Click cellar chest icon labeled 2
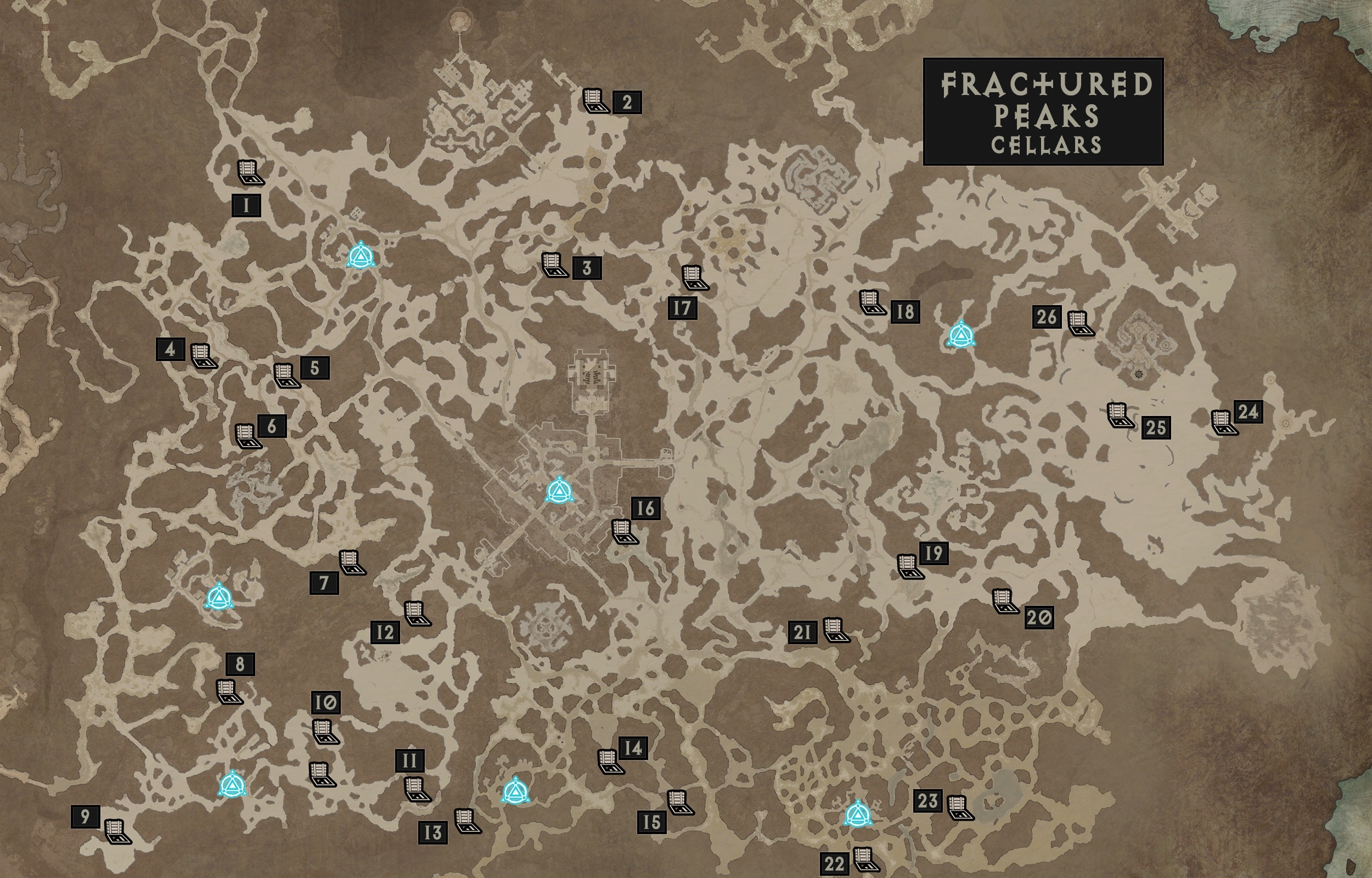Viewport: 1372px width, 878px height. 595,100
